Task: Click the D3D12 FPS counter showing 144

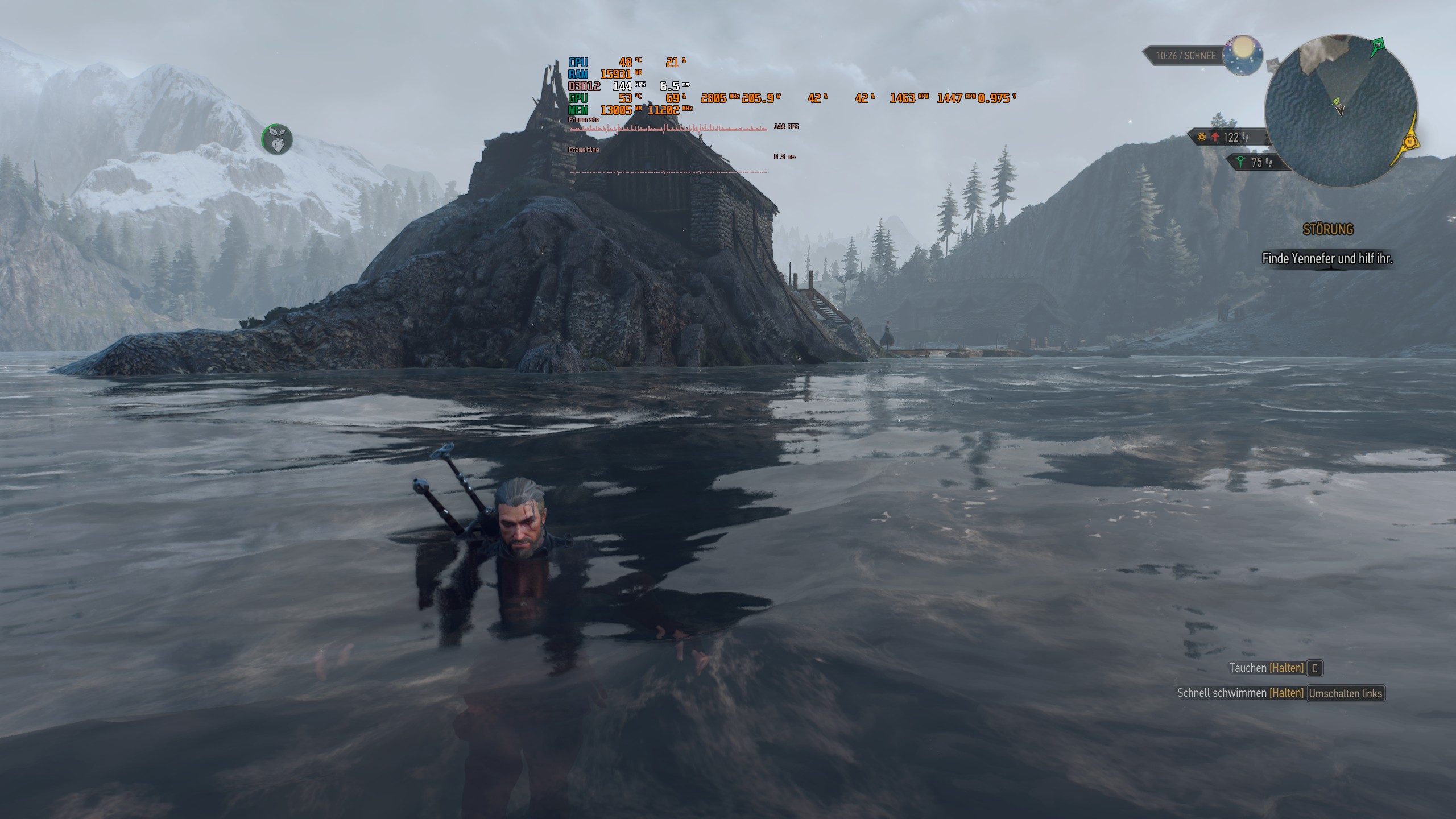Action: [x=623, y=86]
